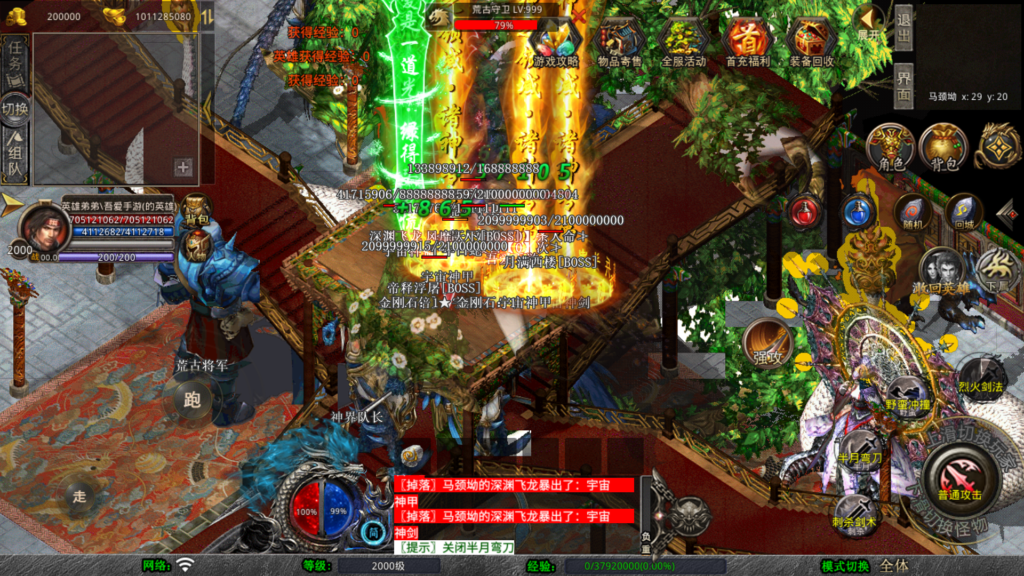Click the 界面 interface button
1024x576 pixels.
903,86
